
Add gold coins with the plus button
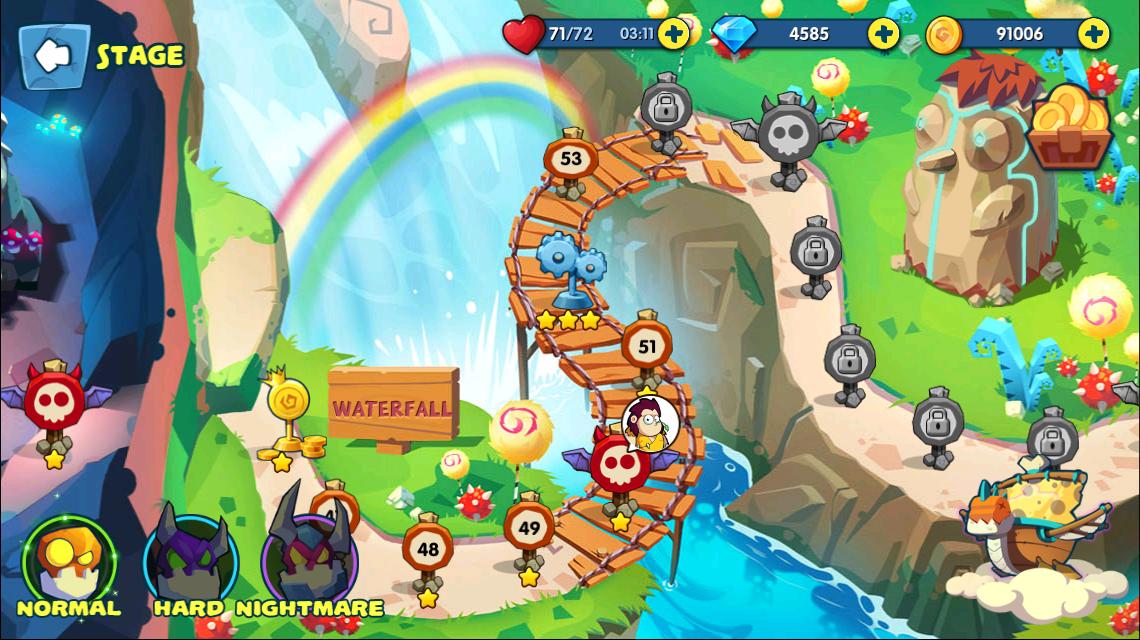1093,33
